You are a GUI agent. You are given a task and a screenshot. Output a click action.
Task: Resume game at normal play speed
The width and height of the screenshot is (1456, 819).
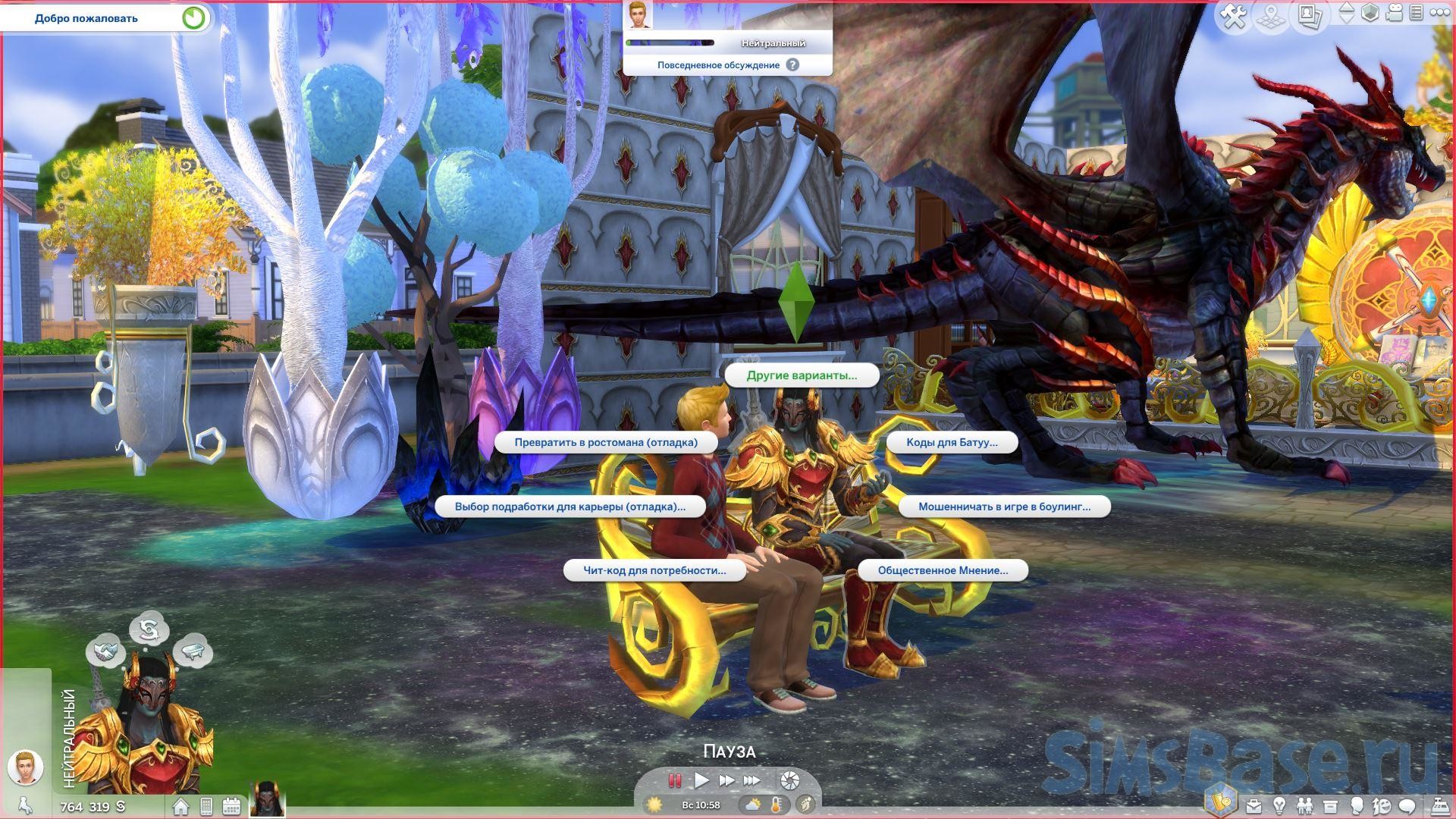tap(701, 780)
